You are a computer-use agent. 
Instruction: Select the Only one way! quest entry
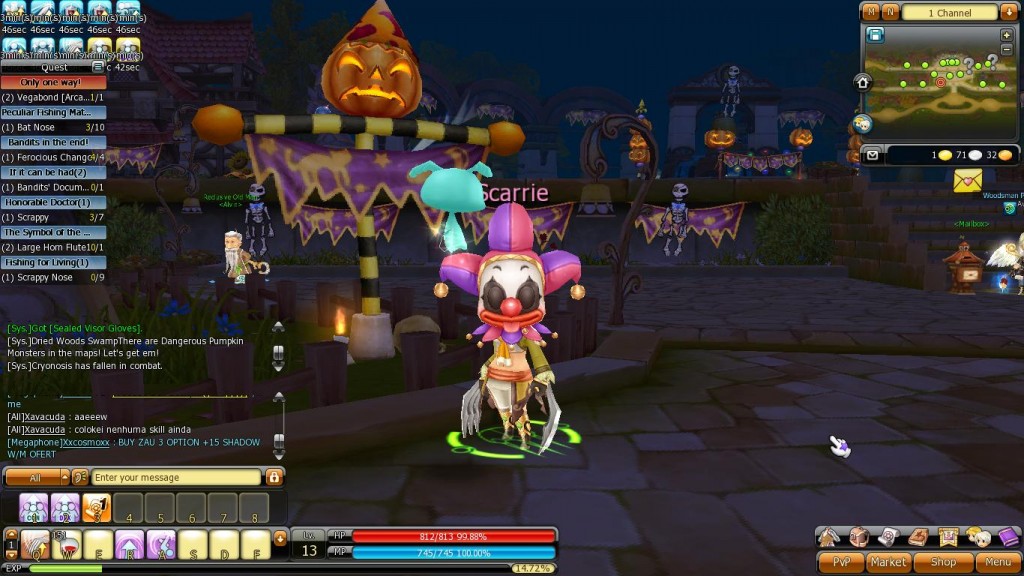[53, 82]
